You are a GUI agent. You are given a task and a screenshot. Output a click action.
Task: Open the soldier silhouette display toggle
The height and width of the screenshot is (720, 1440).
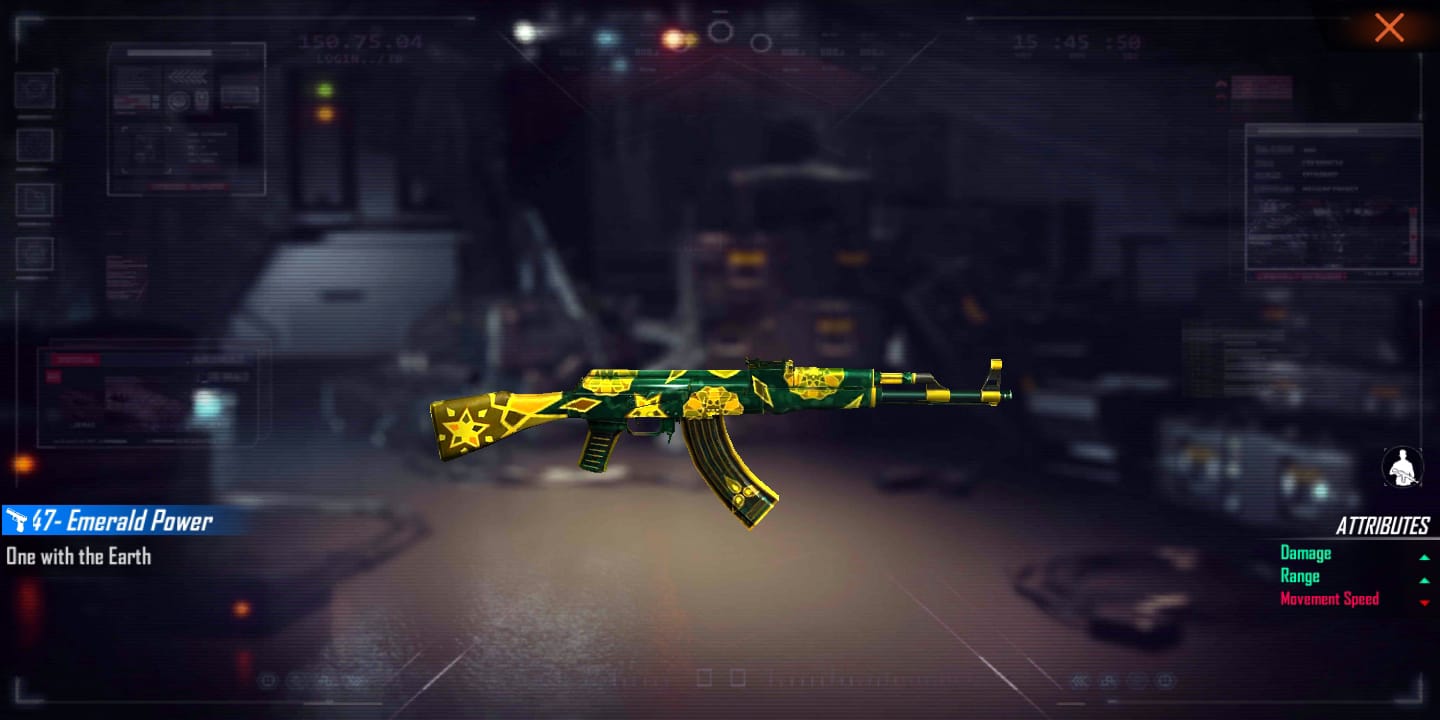click(x=1402, y=468)
